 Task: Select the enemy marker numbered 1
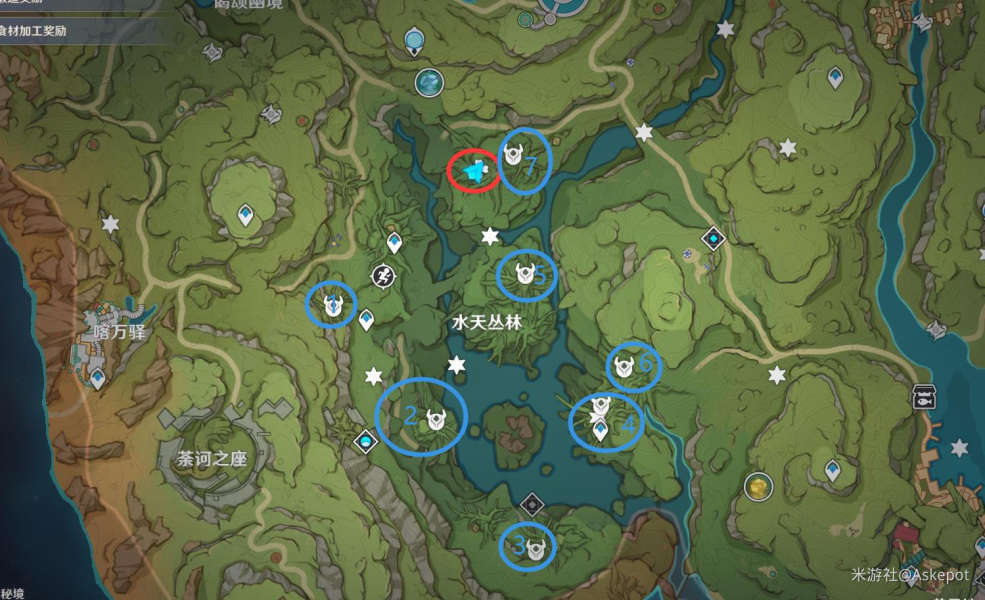[333, 304]
